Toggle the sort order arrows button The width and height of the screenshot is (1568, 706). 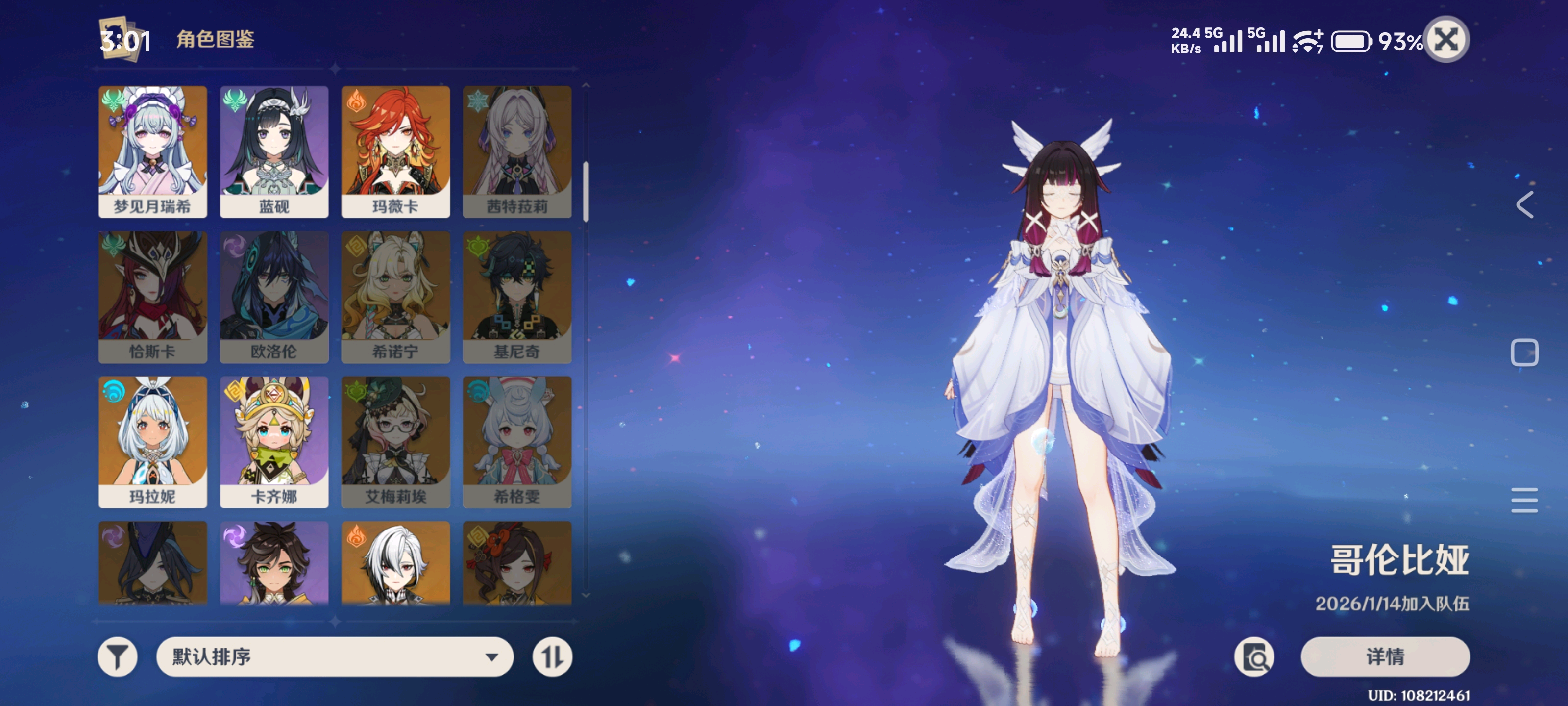coord(552,656)
